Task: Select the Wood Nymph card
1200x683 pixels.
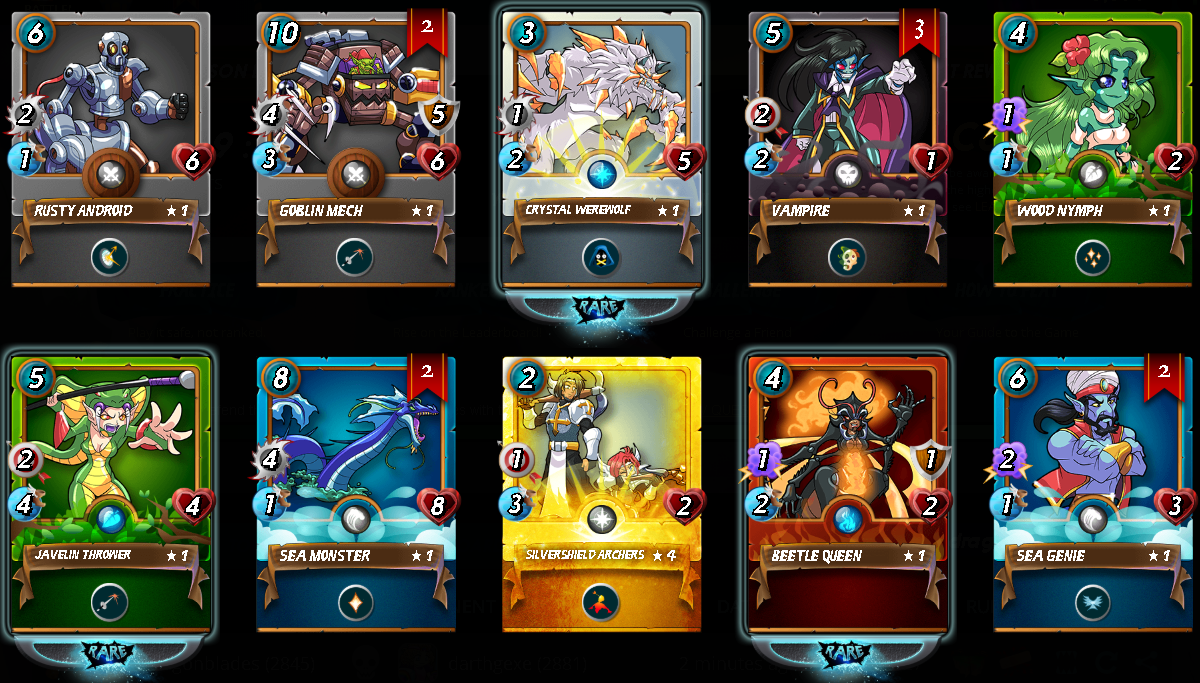Action: pyautogui.click(x=1092, y=150)
